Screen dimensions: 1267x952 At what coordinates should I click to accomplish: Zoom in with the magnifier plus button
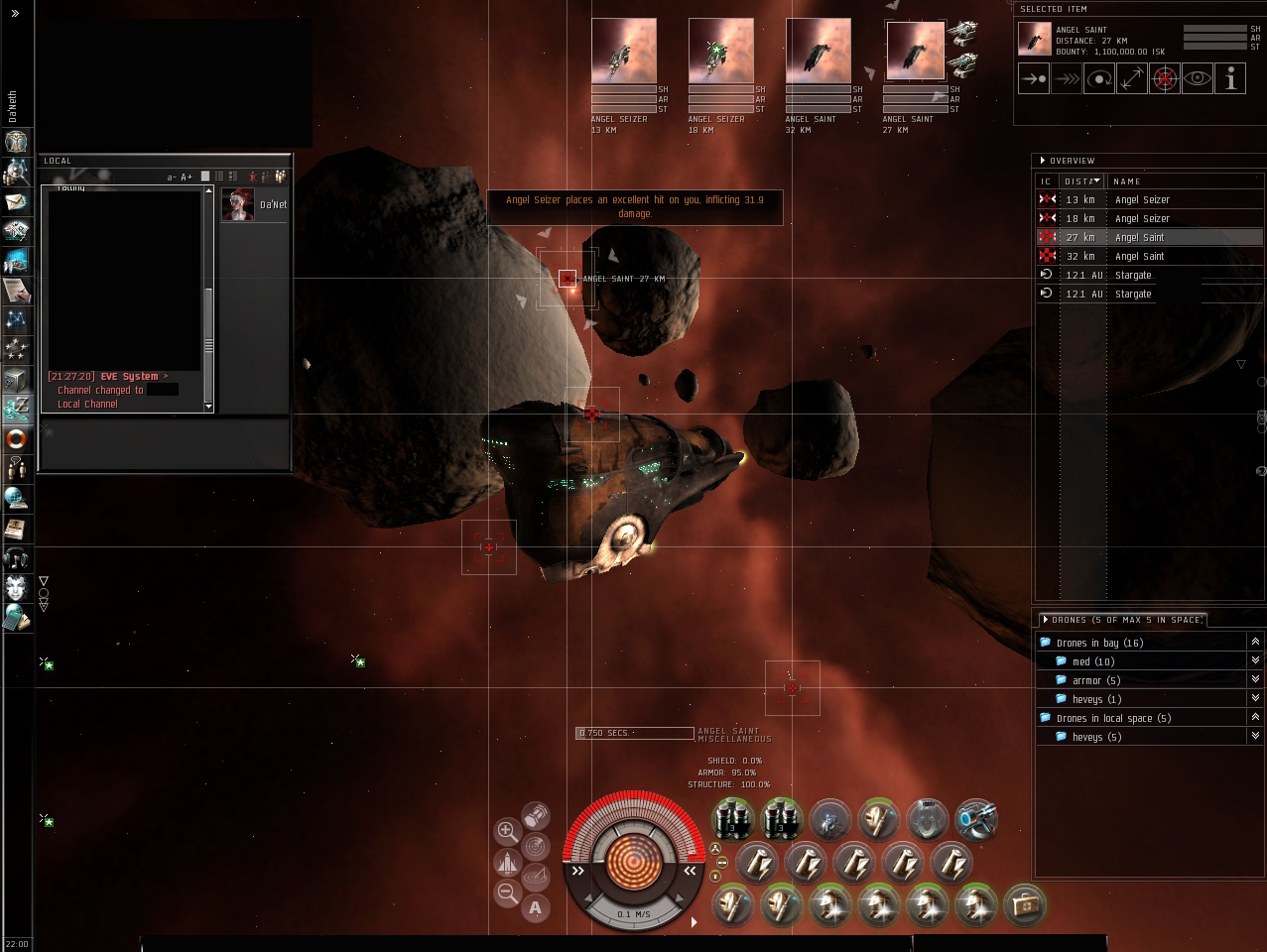point(507,831)
